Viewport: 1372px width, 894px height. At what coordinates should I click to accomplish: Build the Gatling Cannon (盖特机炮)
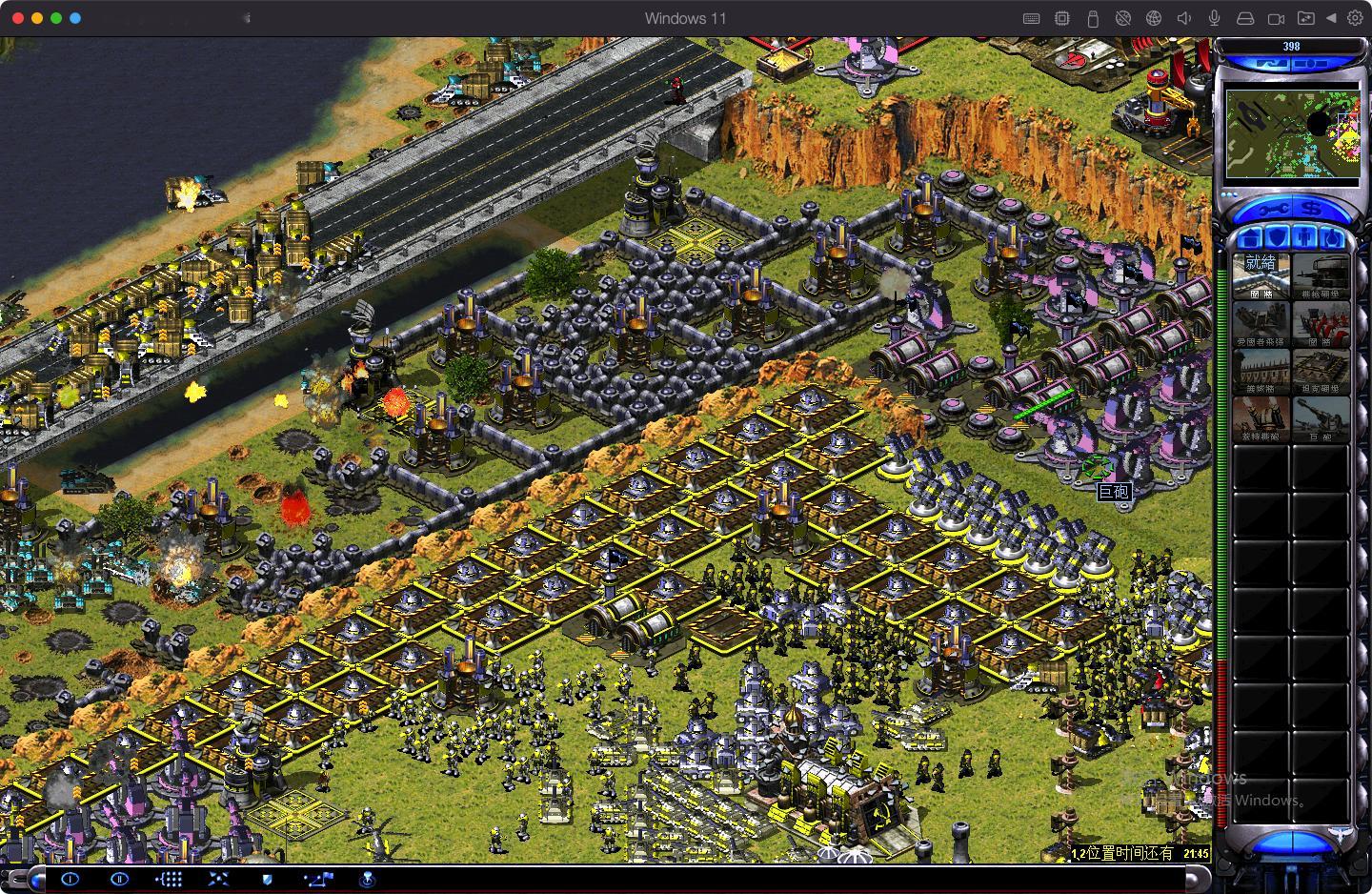coord(1261,417)
